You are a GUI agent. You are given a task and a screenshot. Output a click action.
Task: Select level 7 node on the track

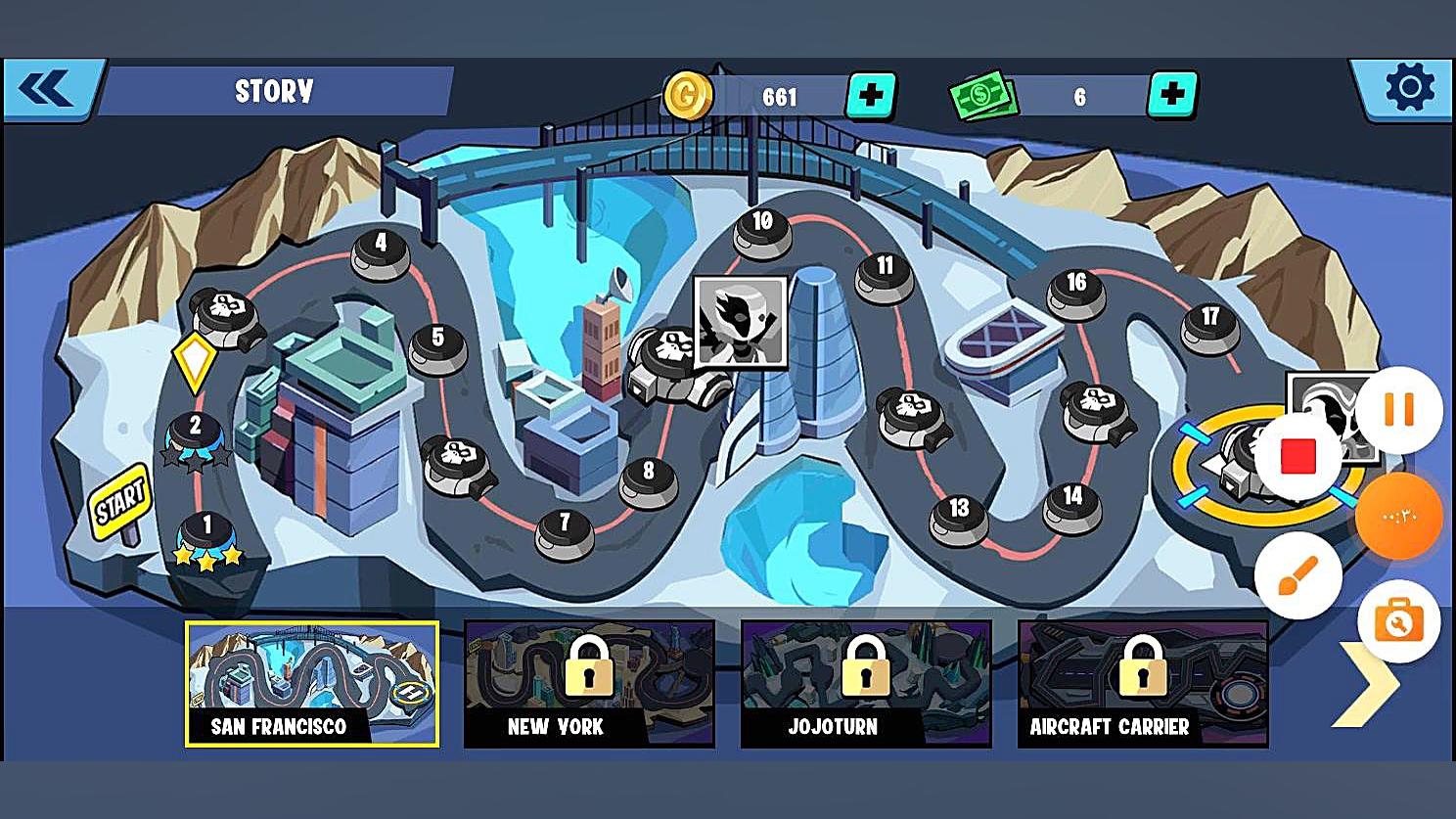click(x=565, y=529)
